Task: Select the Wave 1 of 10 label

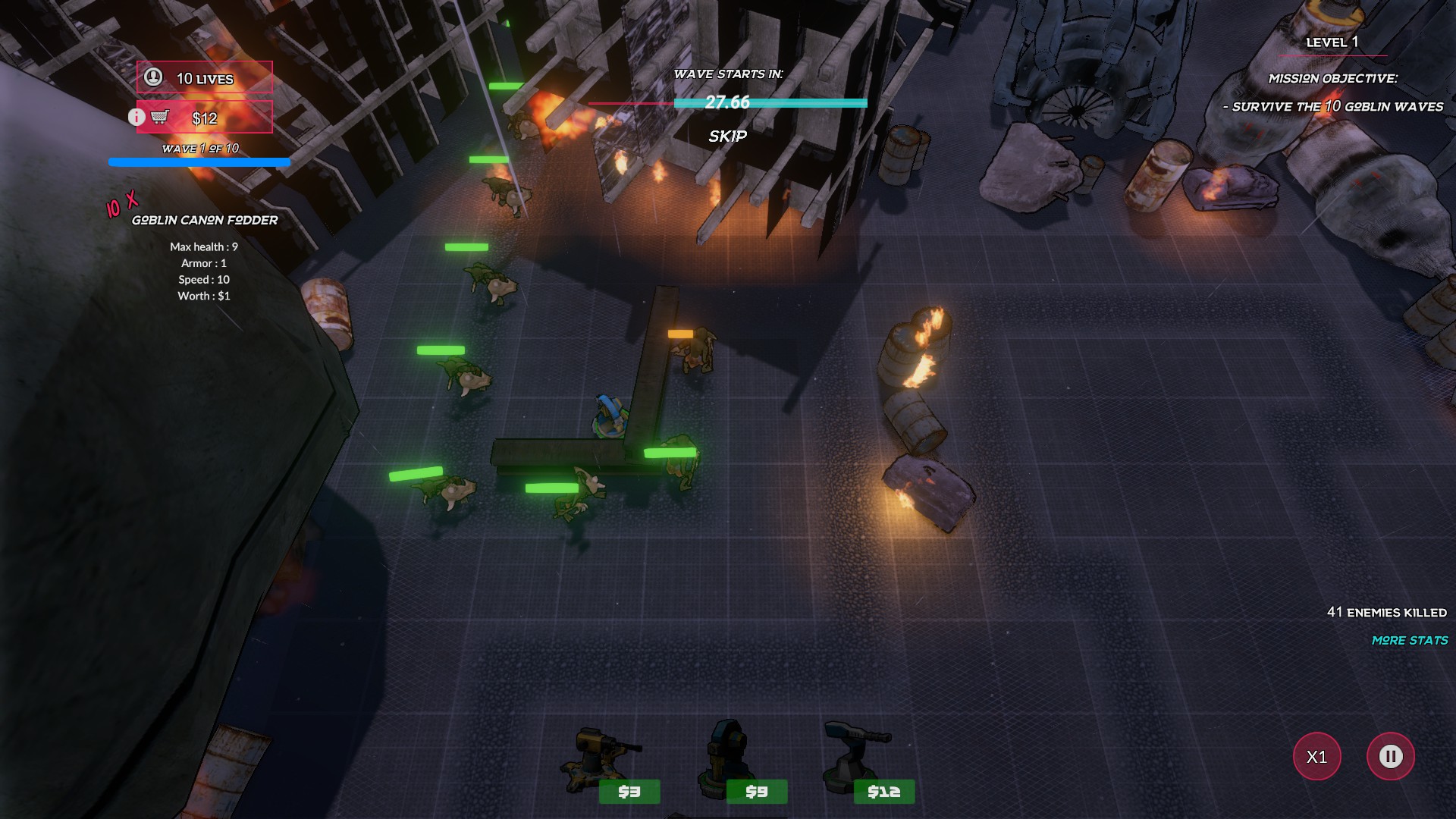Action: tap(199, 146)
